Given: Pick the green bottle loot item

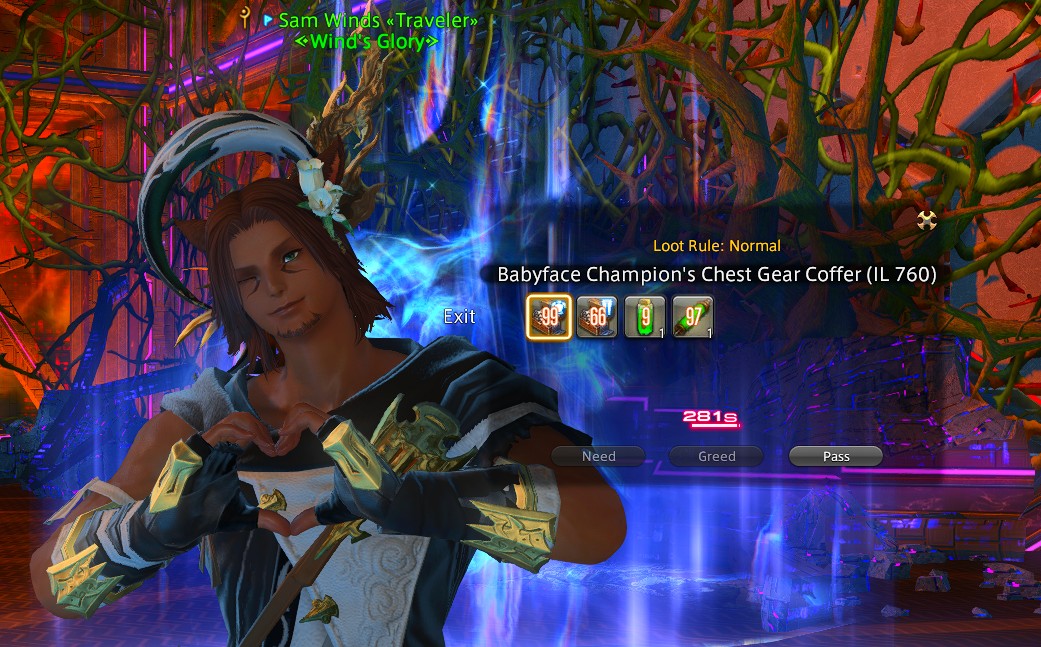Looking at the screenshot, I should point(644,317).
